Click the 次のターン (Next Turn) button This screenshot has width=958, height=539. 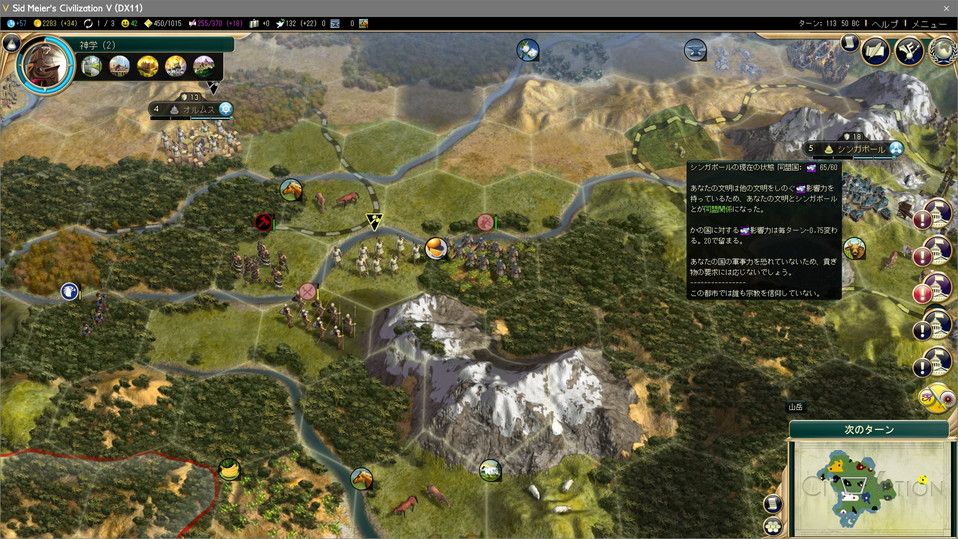868,430
